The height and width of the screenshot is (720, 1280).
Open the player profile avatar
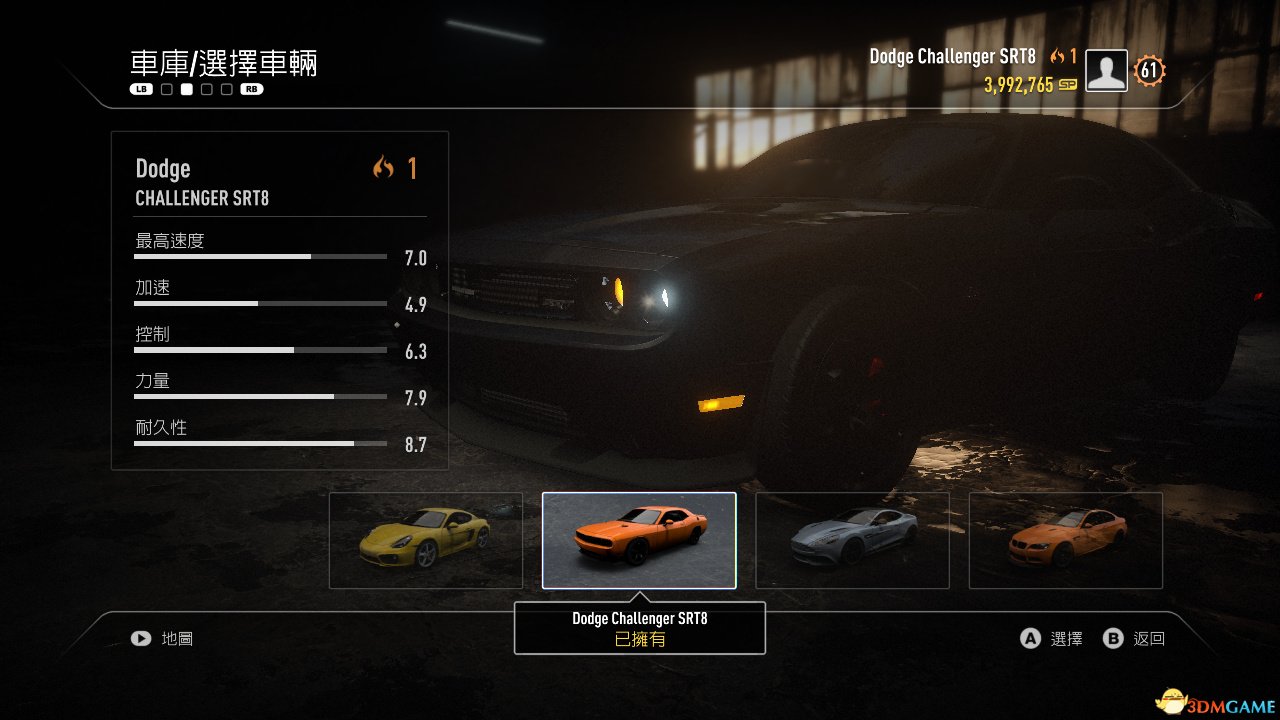(1106, 71)
